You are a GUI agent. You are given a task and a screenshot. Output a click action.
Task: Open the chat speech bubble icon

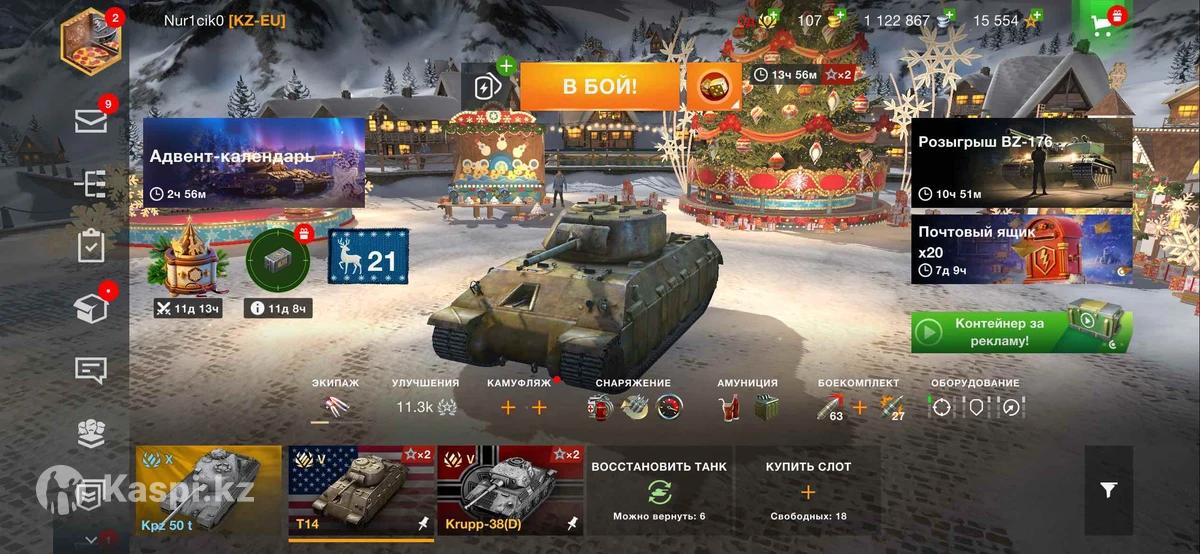(91, 370)
